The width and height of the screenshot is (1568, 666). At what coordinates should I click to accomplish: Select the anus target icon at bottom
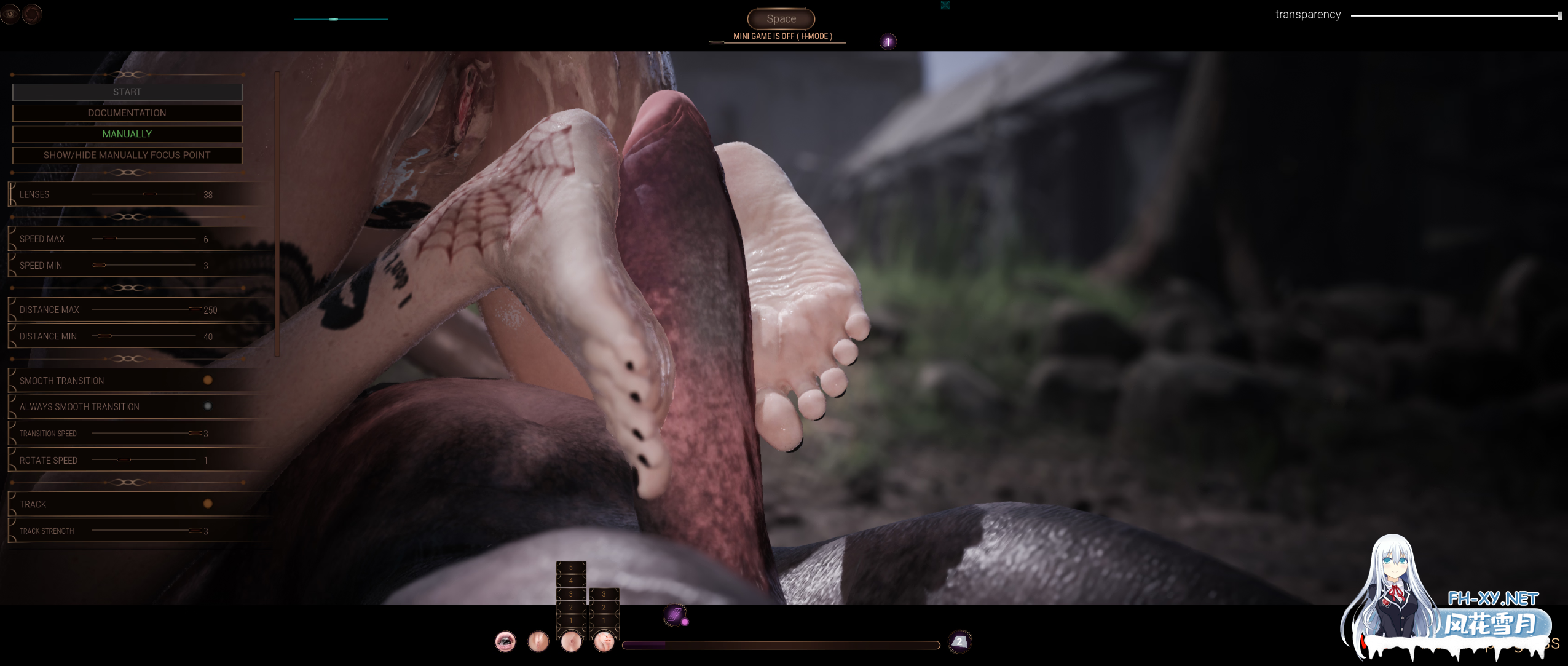[572, 642]
